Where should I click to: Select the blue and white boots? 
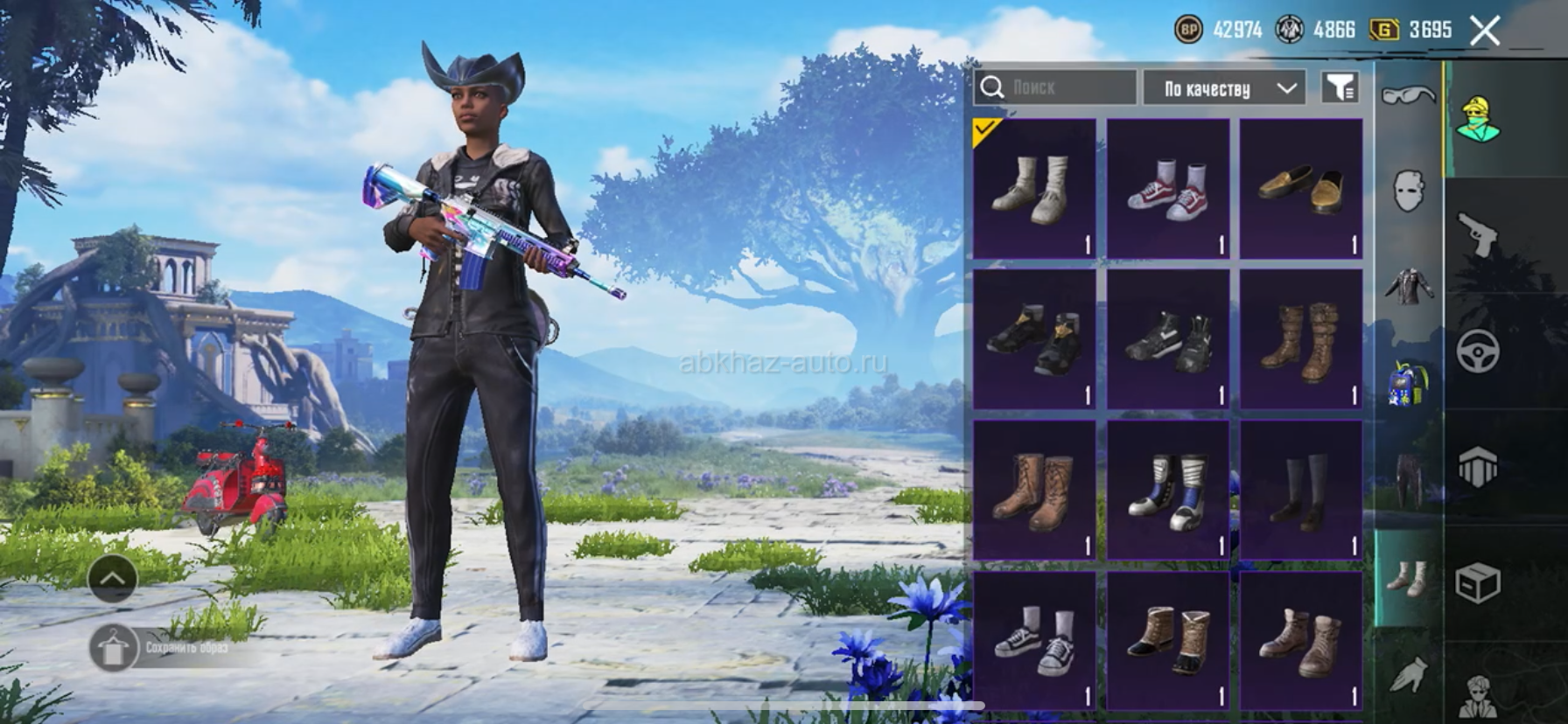point(1167,491)
